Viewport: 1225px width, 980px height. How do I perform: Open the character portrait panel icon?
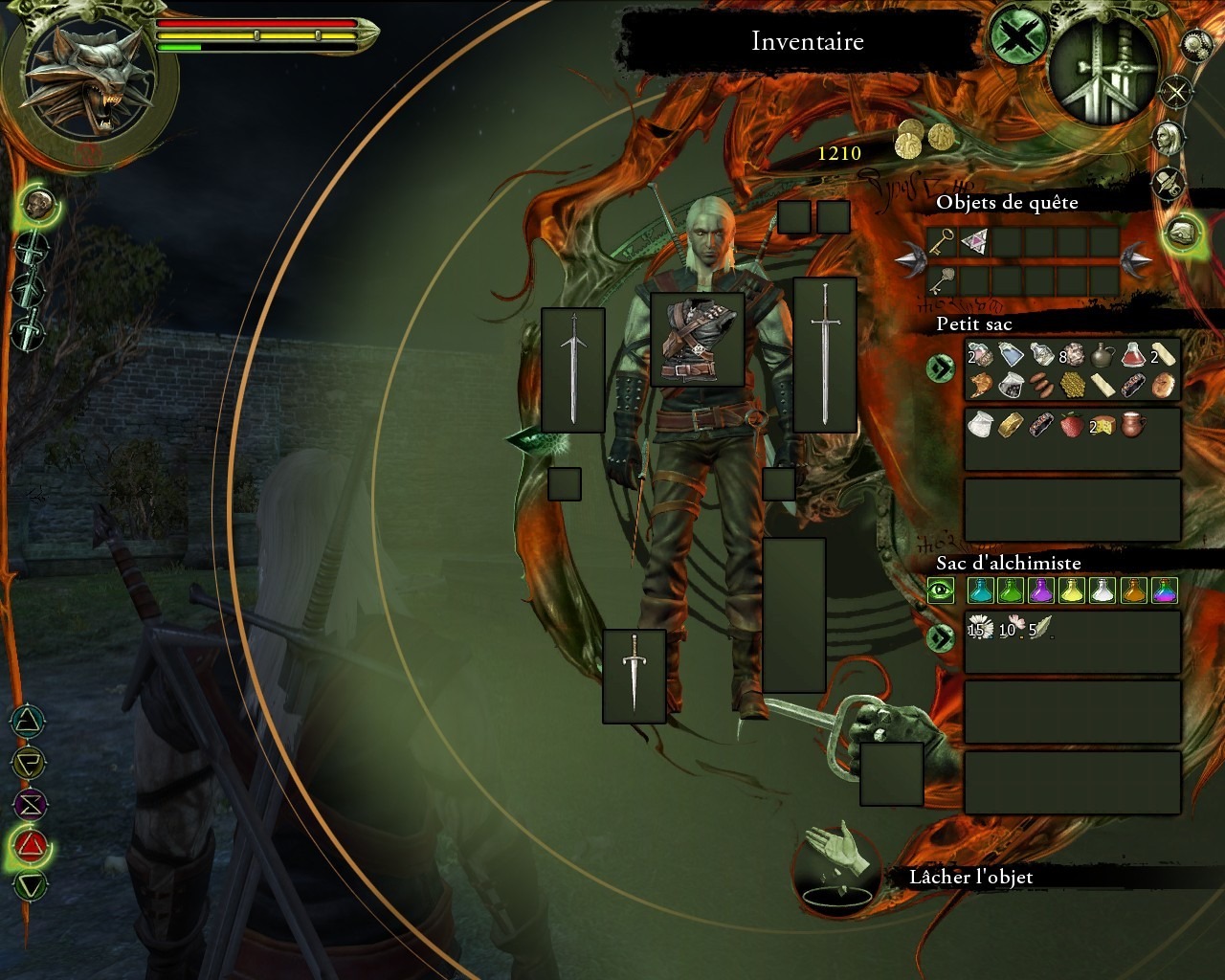coord(1168,138)
